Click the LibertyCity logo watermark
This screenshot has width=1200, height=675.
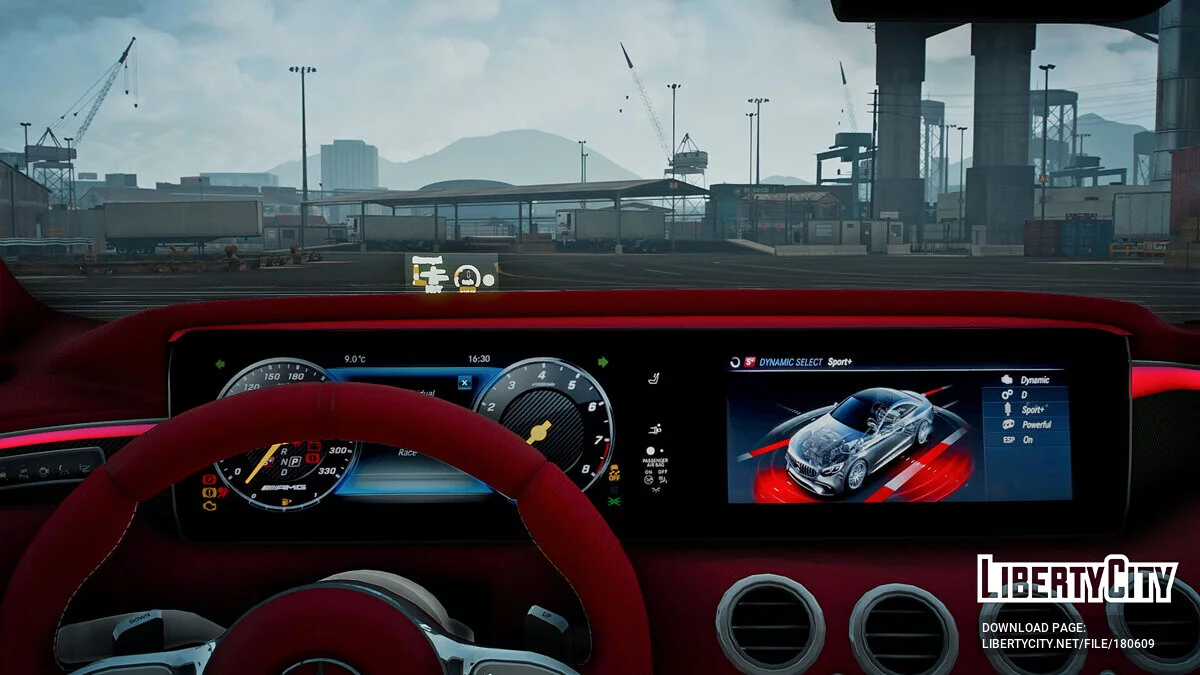click(1077, 579)
